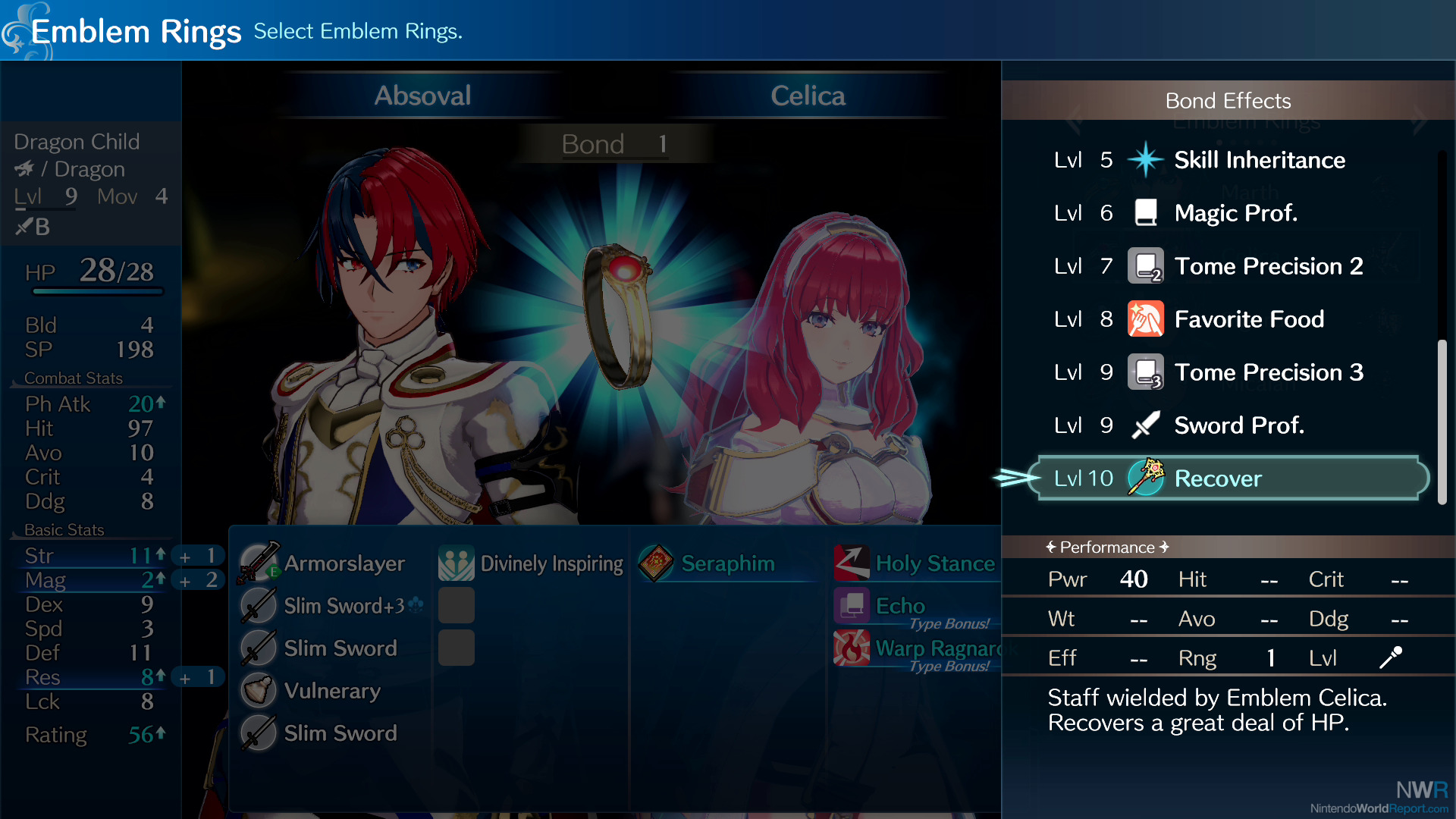Select the Magic Prof. bond effect
This screenshot has height=819, width=1456.
point(1235,213)
